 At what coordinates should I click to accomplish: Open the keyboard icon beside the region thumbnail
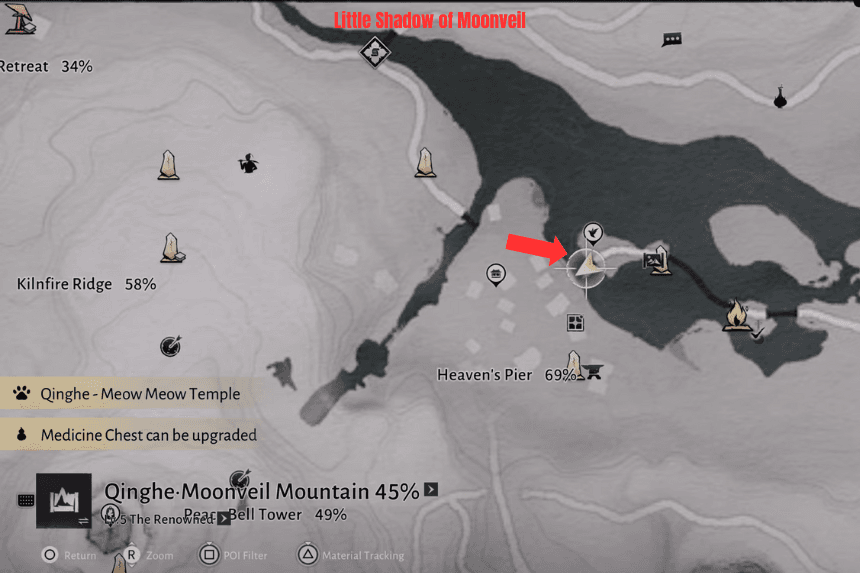point(26,501)
